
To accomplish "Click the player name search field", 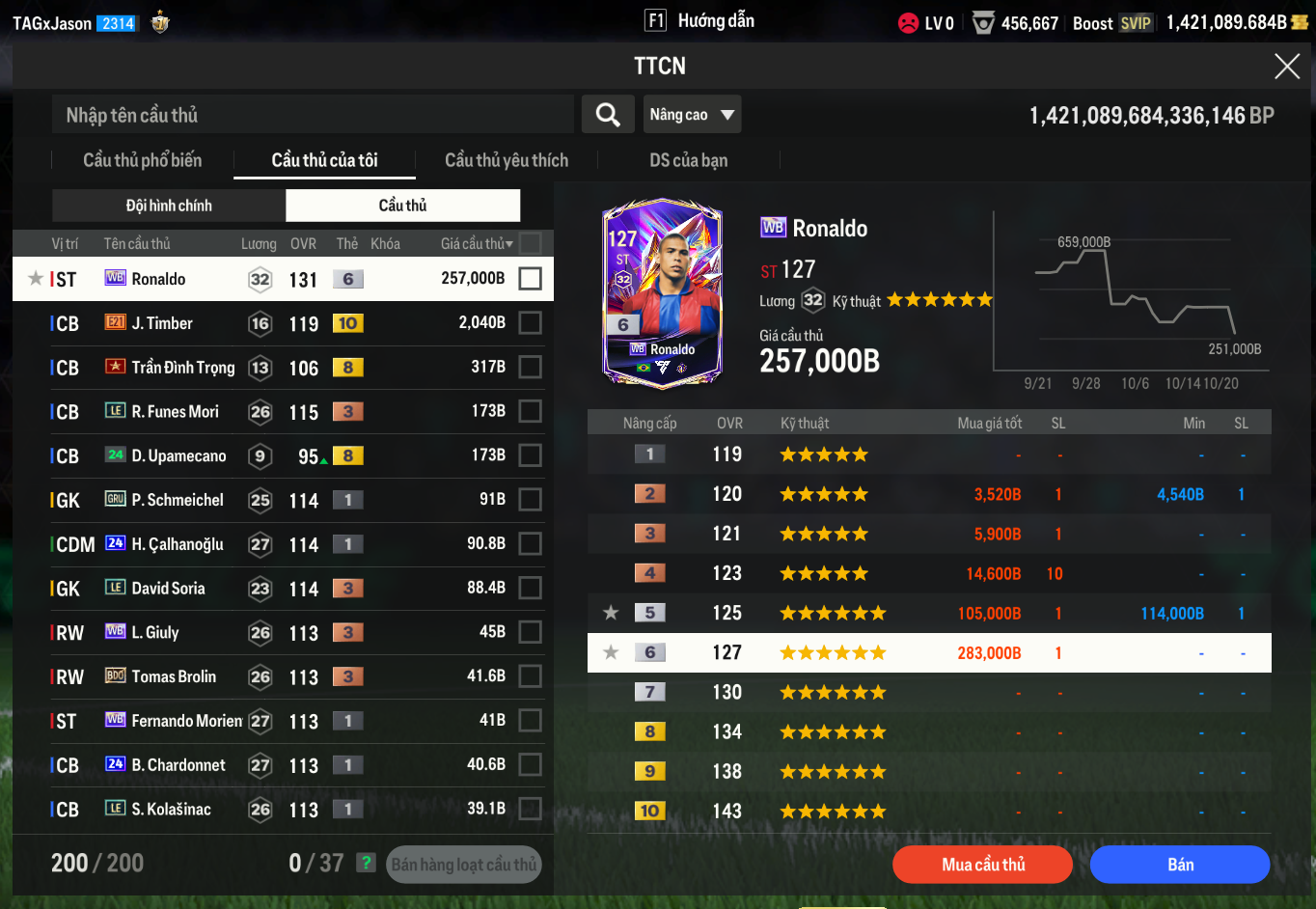I will [313, 115].
